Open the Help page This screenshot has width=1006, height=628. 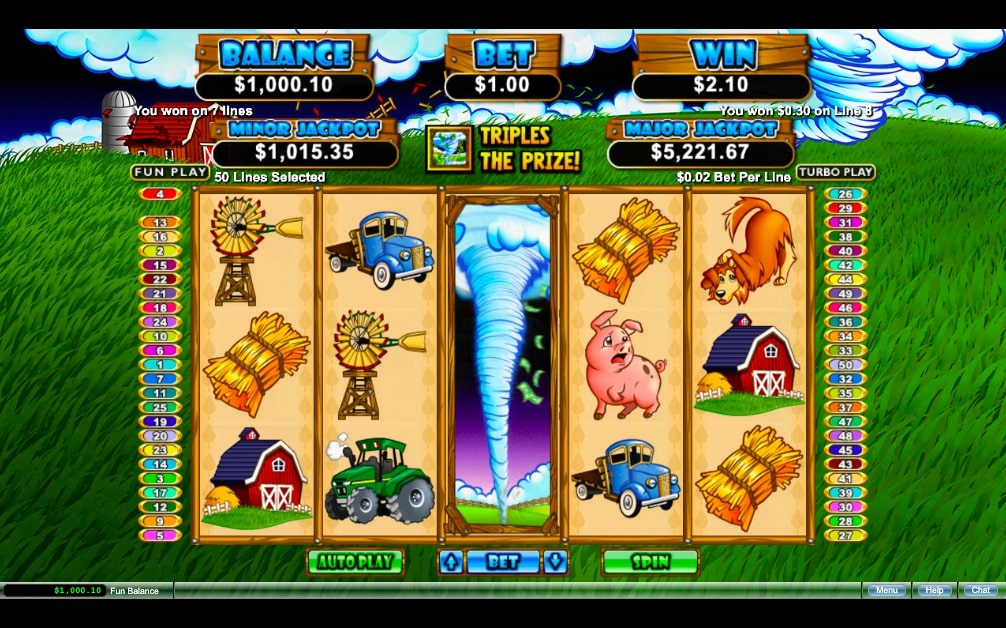point(934,590)
